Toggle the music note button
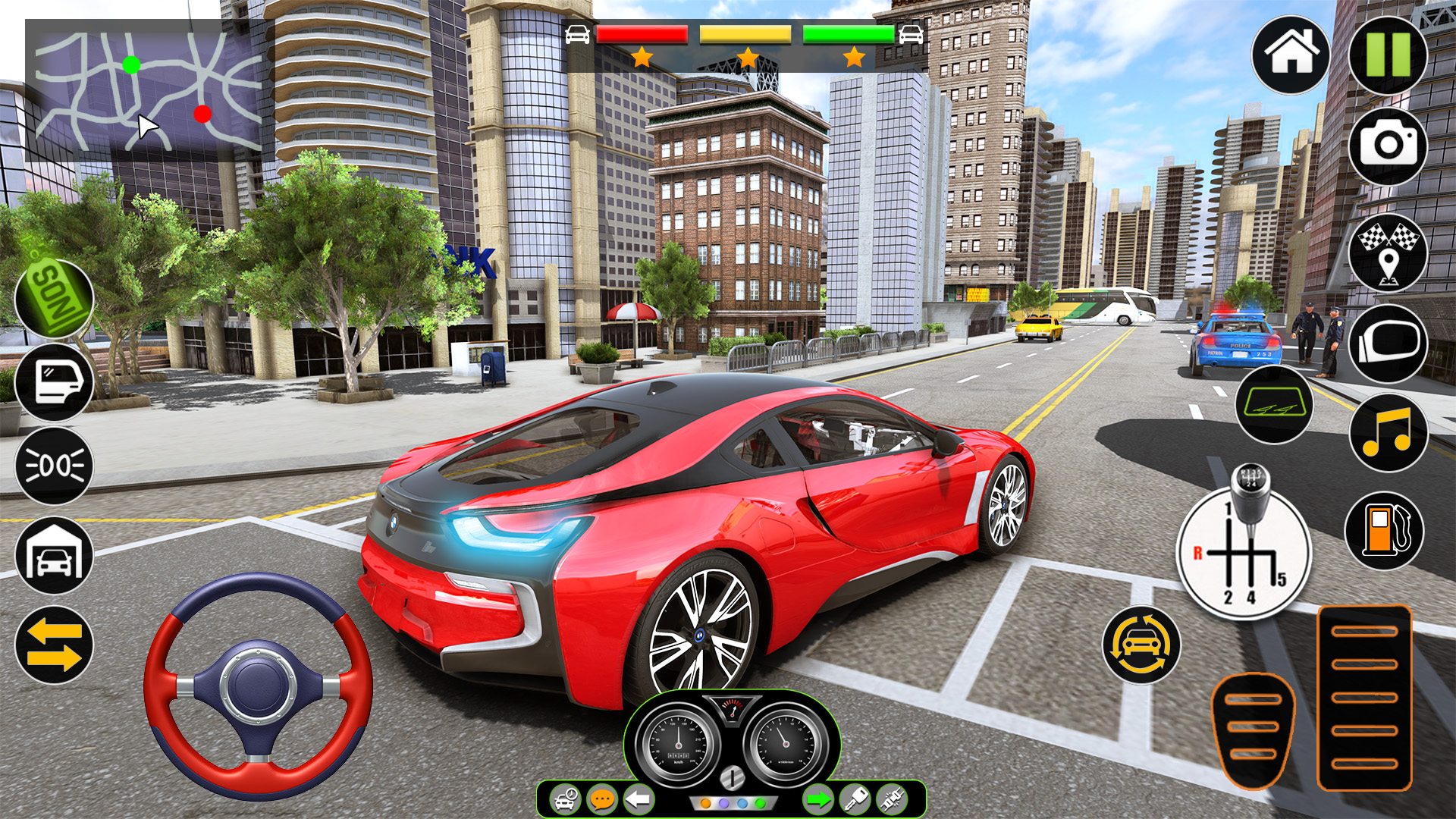The height and width of the screenshot is (819, 1456). [1388, 432]
